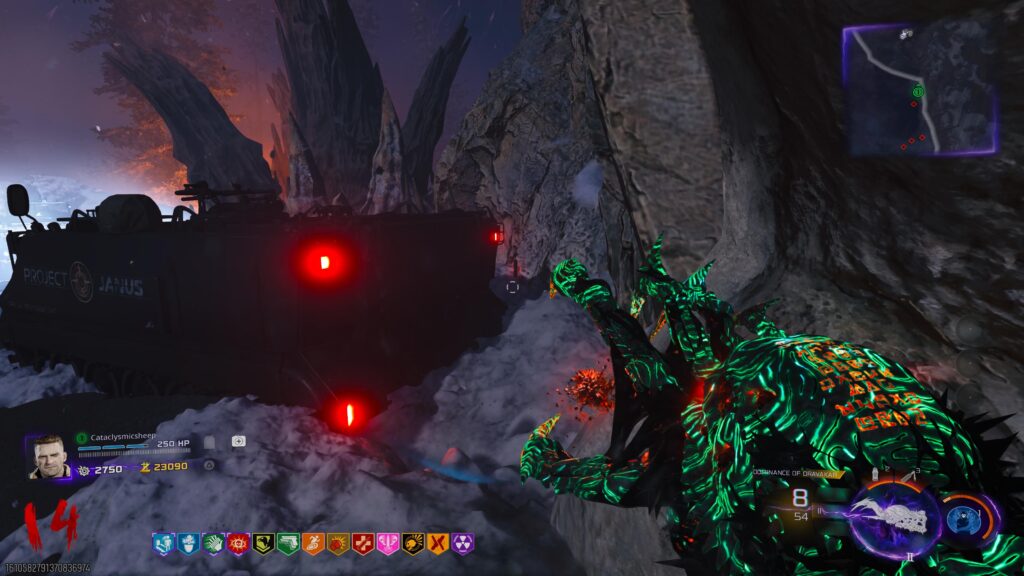This screenshot has width=1024, height=576.
Task: Click the red eye perk badge
Action: click(x=237, y=544)
